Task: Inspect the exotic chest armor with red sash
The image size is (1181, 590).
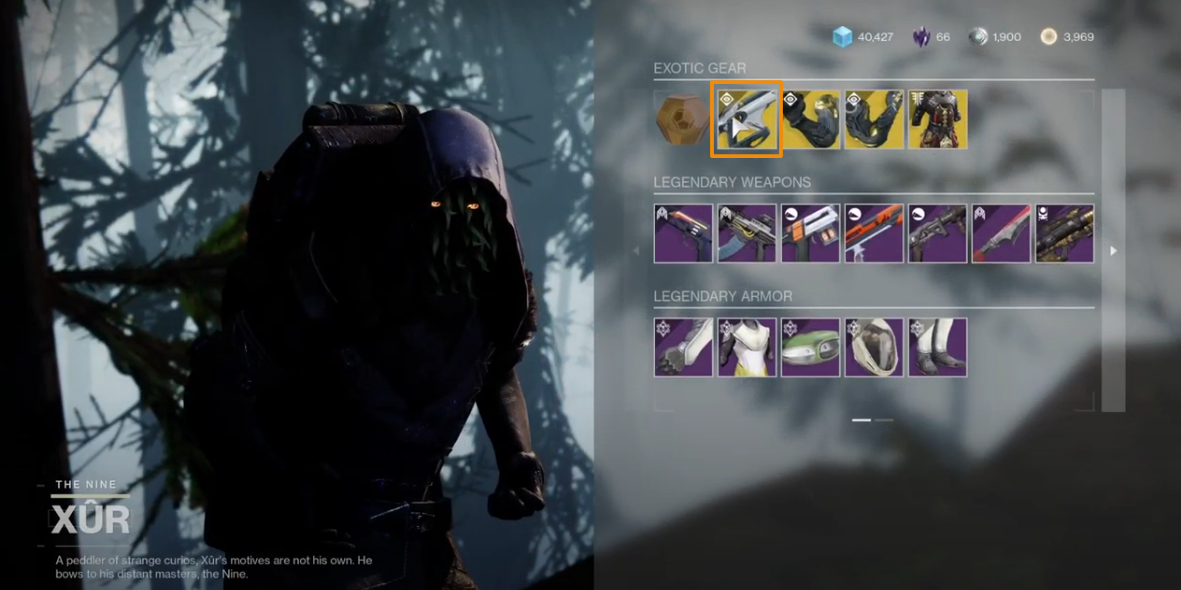Action: click(938, 119)
